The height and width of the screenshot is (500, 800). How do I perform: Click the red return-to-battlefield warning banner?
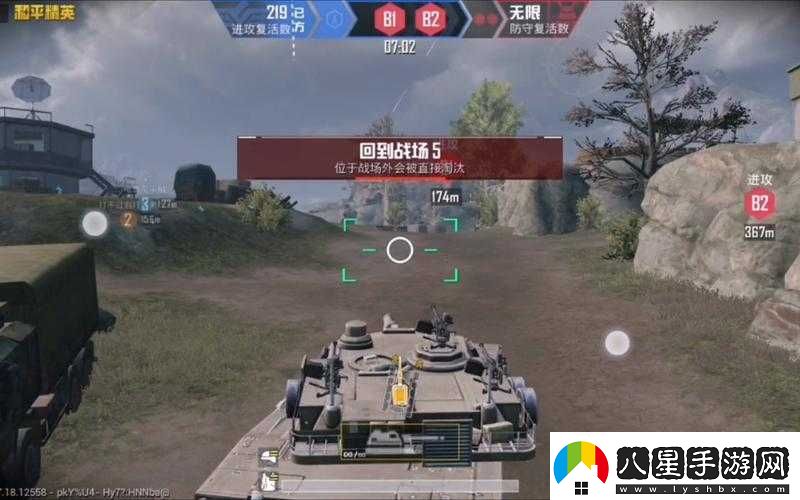pyautogui.click(x=399, y=158)
